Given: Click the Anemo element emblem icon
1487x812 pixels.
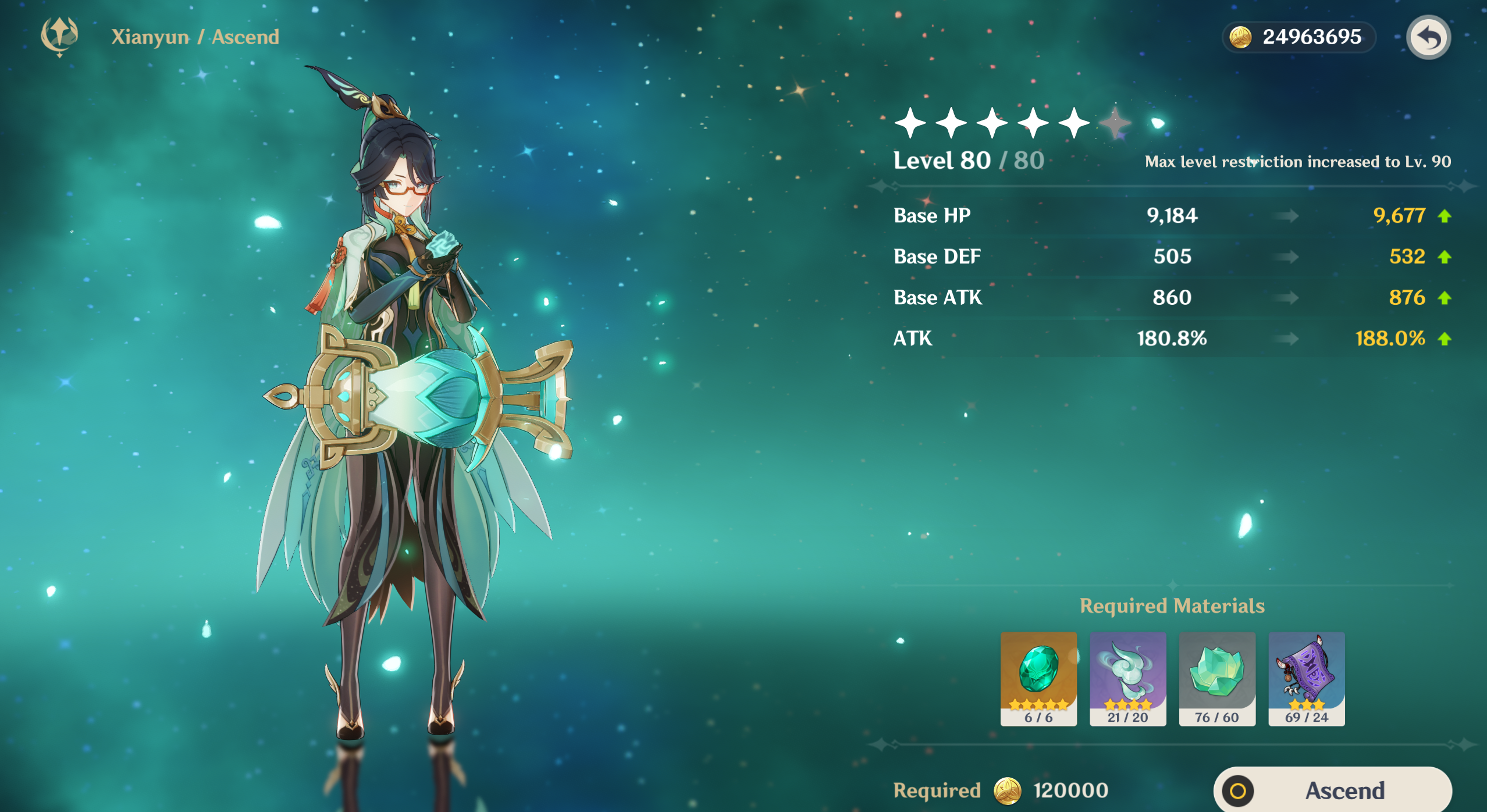Looking at the screenshot, I should [x=59, y=36].
